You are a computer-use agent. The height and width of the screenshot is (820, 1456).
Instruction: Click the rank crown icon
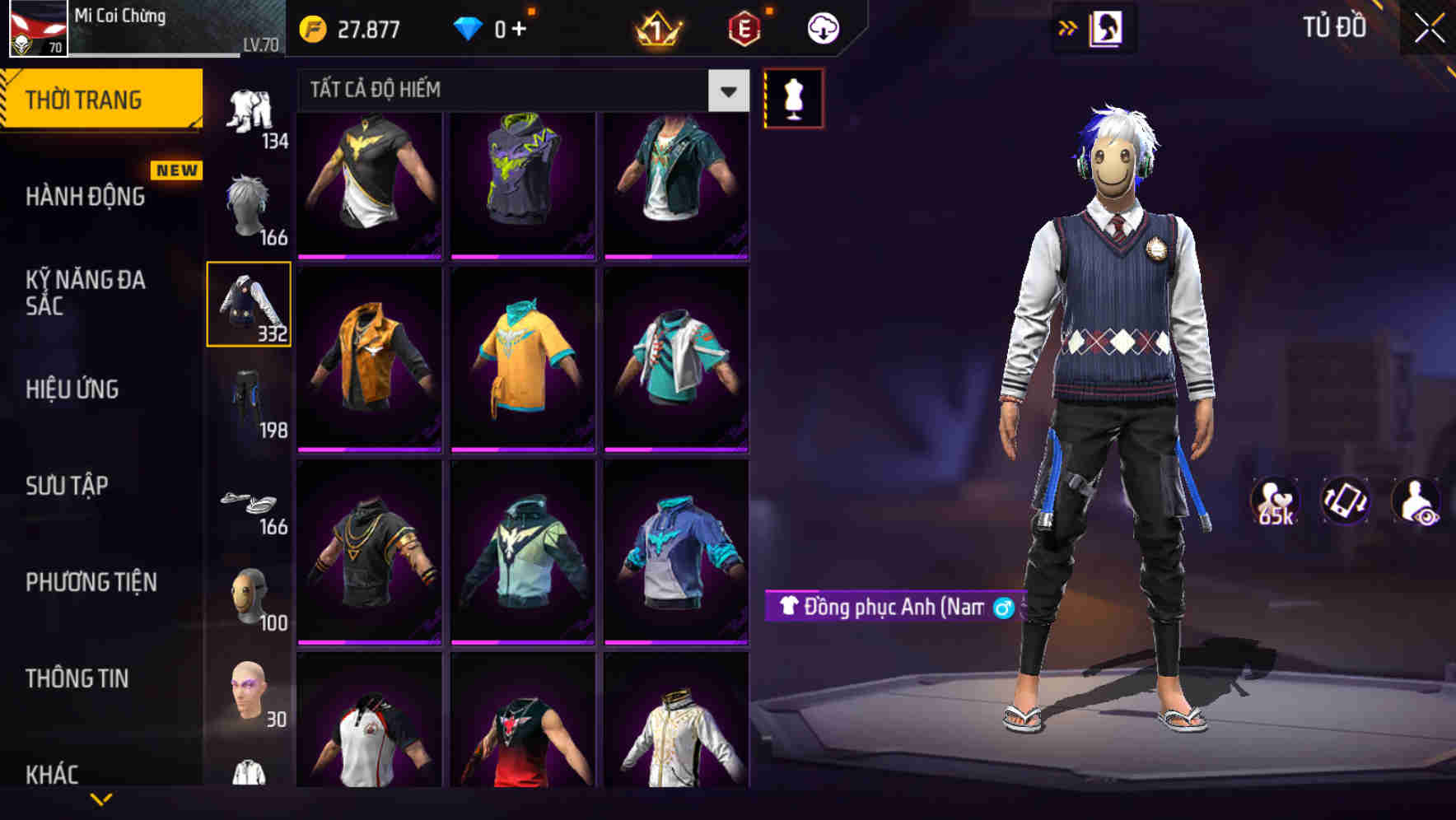(x=656, y=27)
